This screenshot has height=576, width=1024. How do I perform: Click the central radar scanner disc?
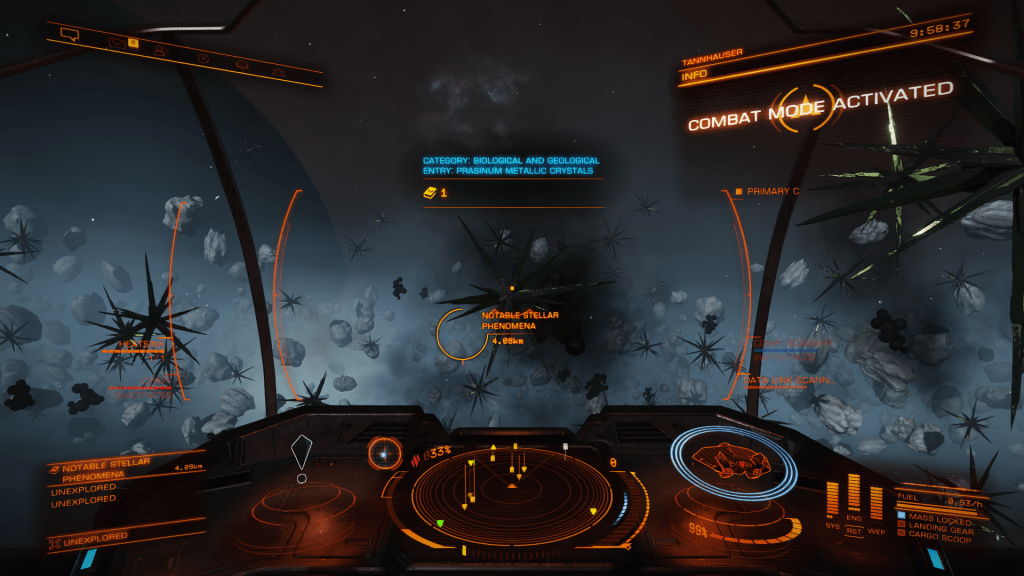coord(512,486)
